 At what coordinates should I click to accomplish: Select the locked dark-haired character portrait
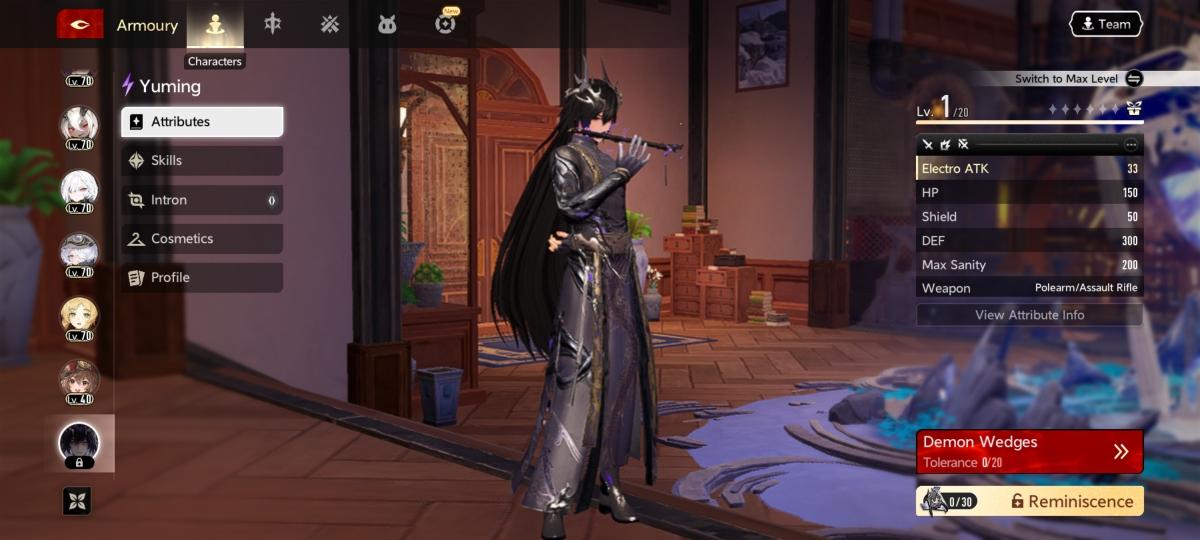(79, 441)
